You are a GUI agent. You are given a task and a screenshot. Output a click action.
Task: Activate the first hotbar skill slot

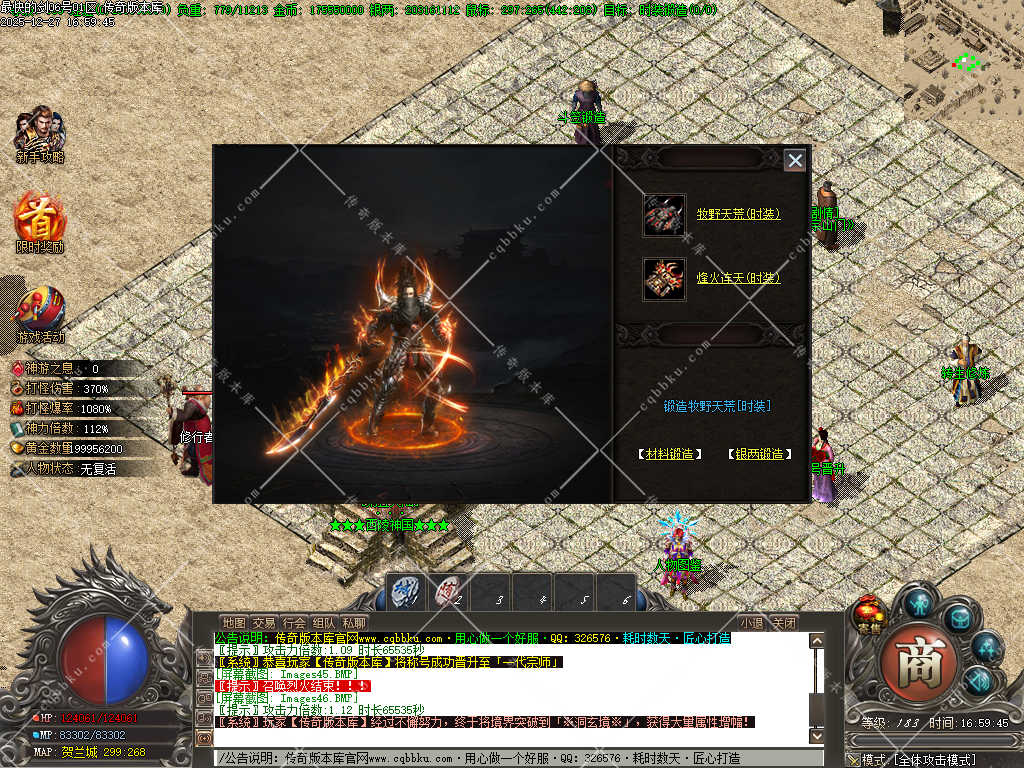tap(407, 592)
